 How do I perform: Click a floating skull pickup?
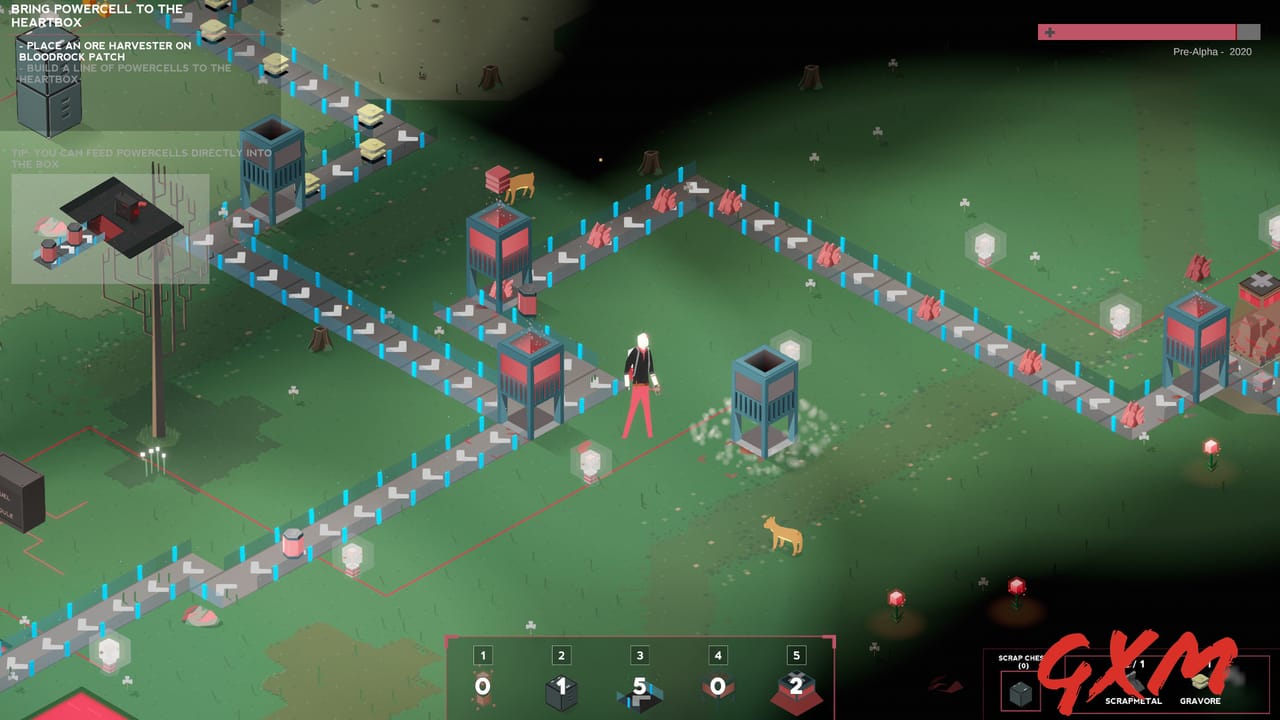[x=589, y=462]
